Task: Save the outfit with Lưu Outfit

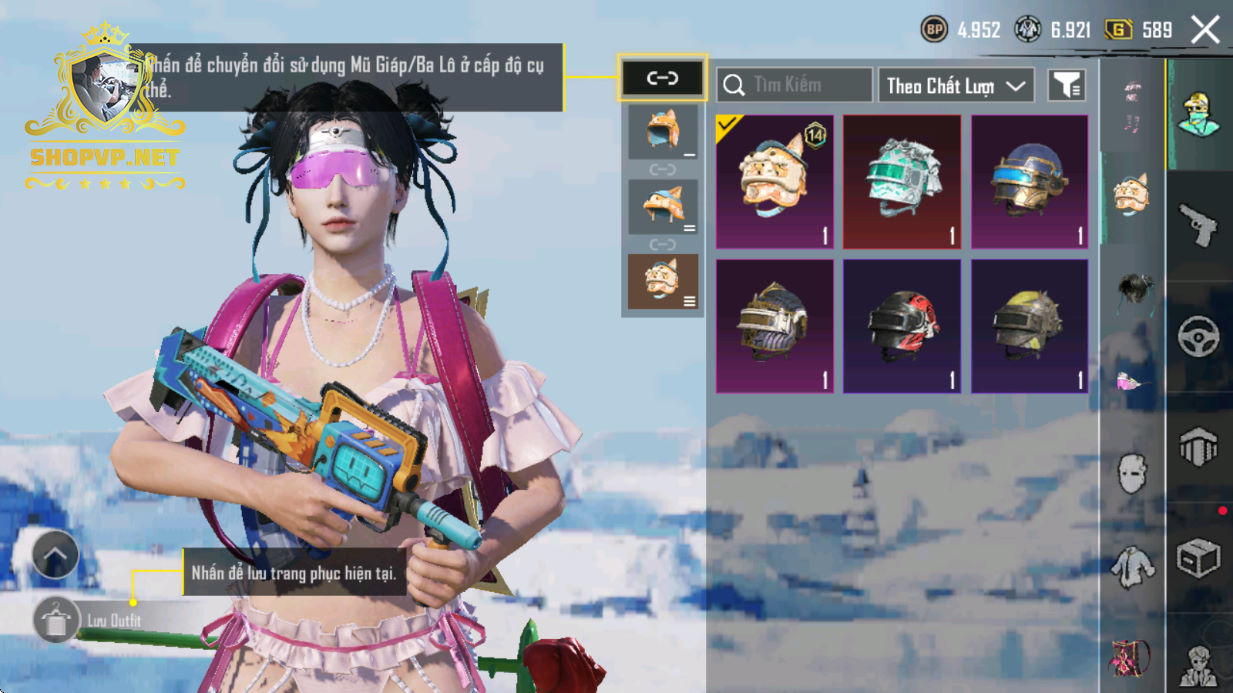Action: click(57, 621)
